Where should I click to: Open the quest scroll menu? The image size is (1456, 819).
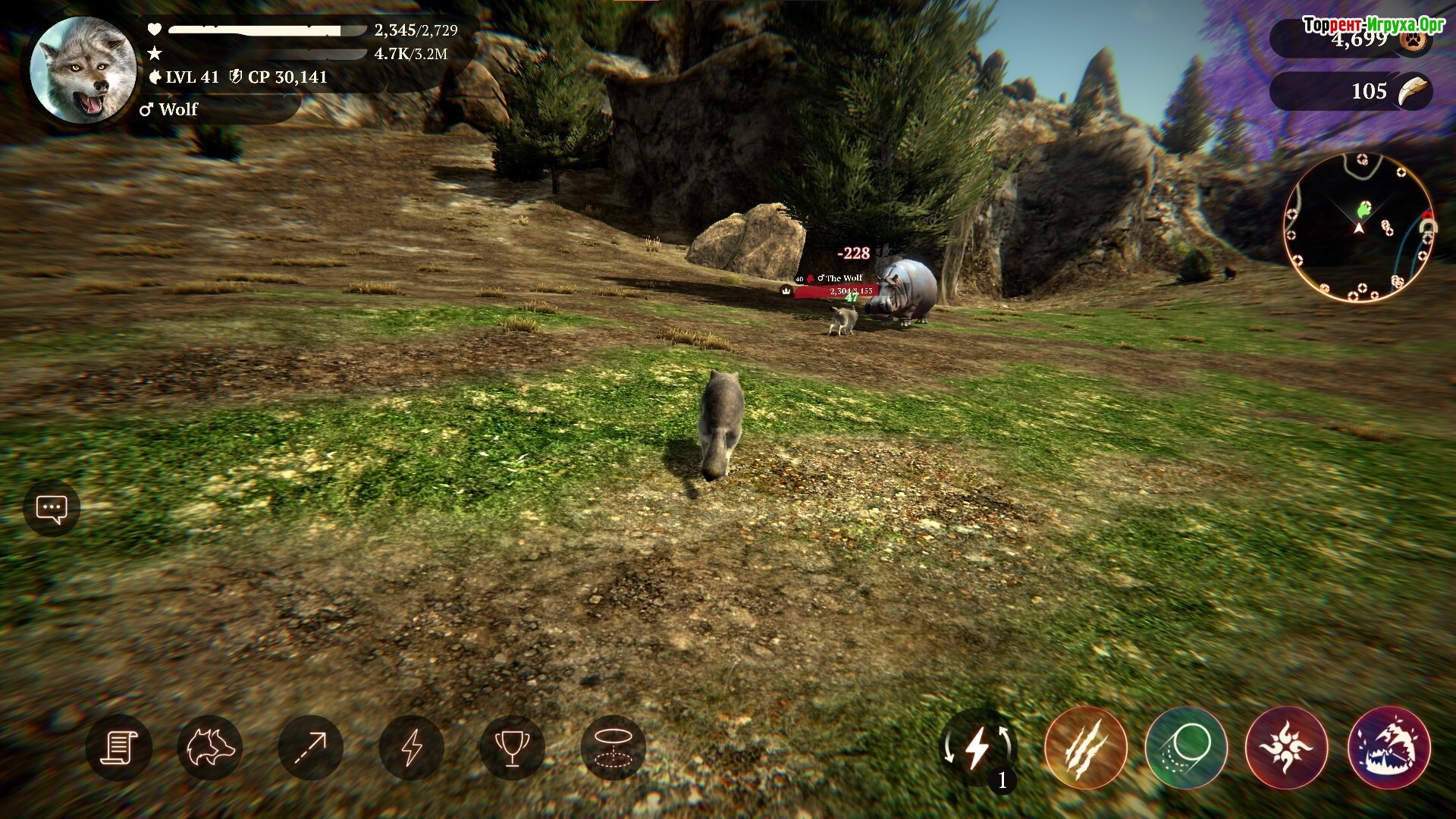[119, 748]
